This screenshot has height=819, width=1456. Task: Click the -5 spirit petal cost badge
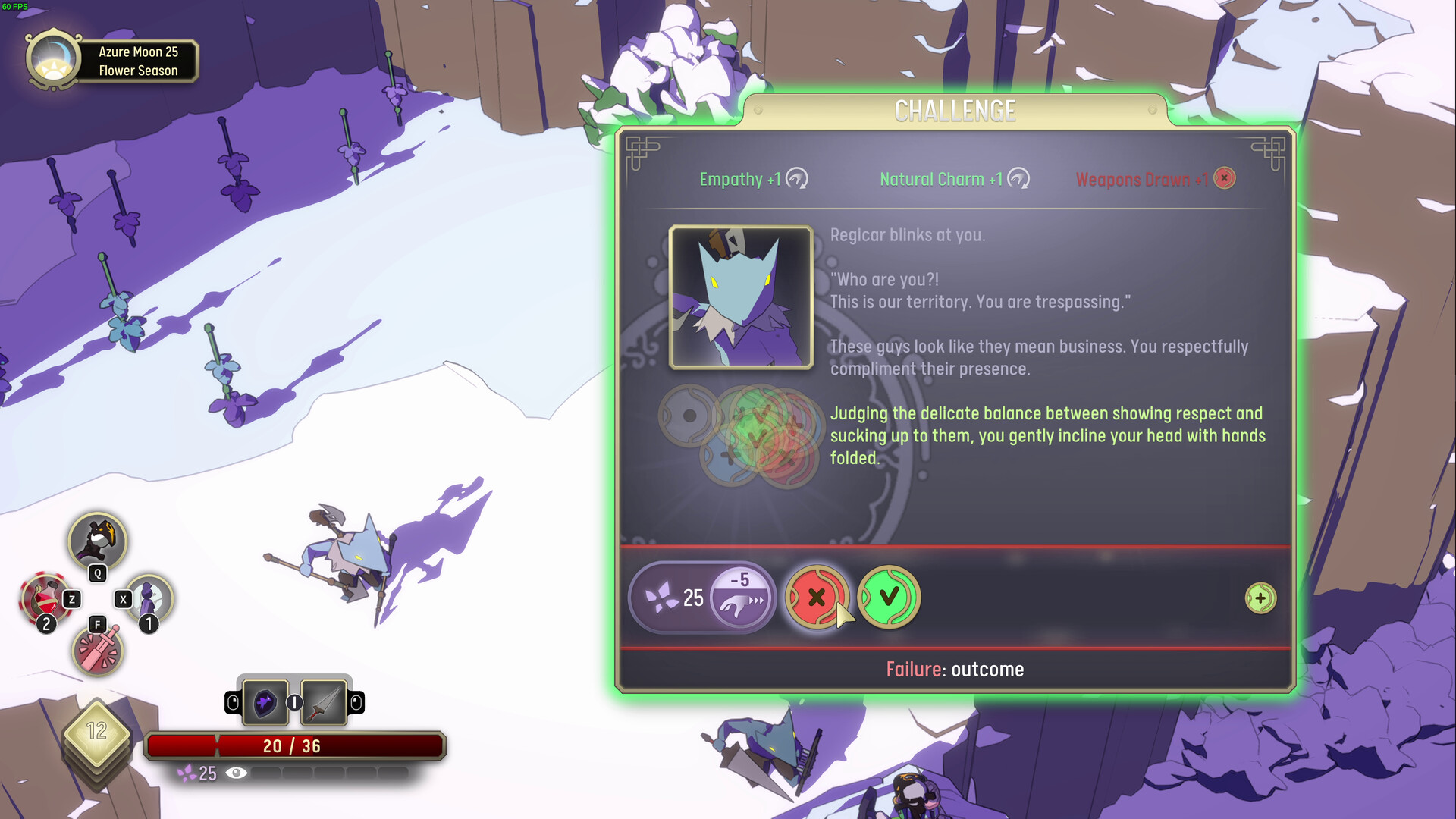pos(739,598)
